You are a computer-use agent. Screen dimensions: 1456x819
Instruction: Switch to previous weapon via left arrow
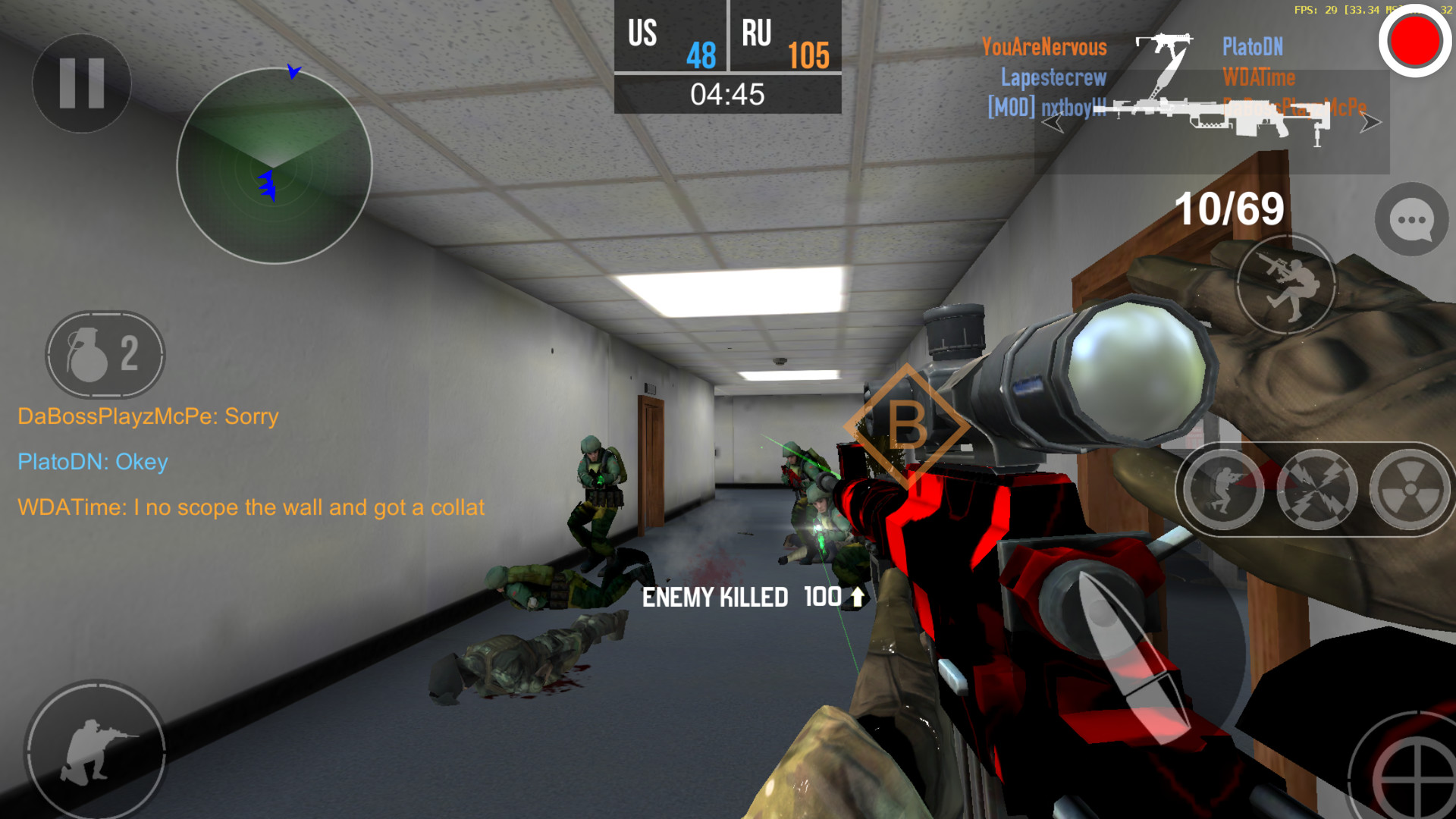[1054, 123]
